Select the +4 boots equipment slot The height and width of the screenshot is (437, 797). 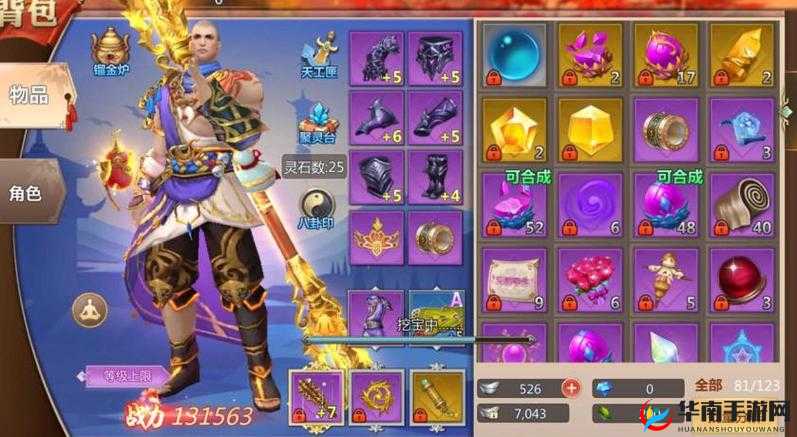tap(436, 178)
